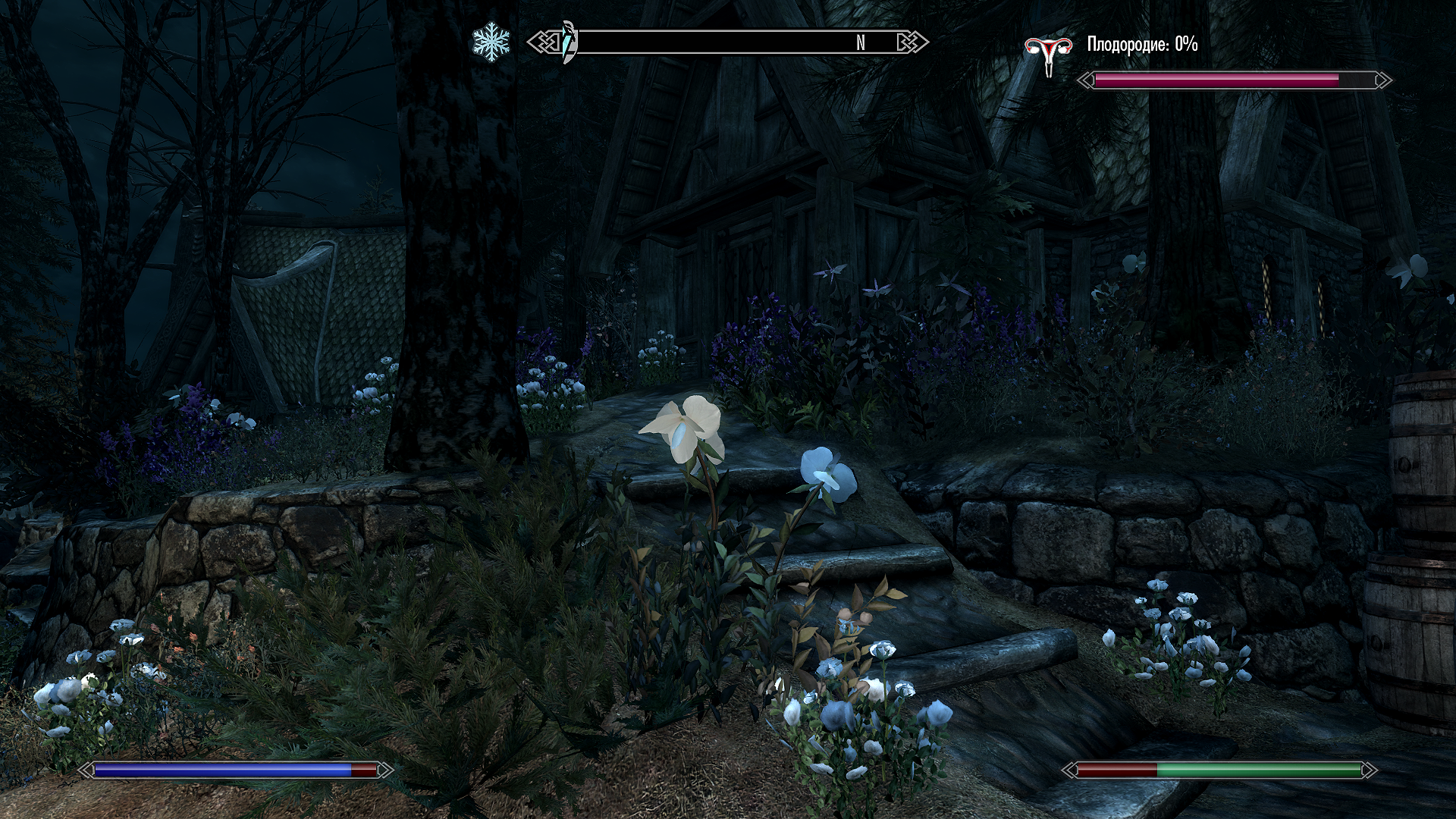Click the snowflake cold-weather icon
Viewport: 1456px width, 819px height.
coord(491,43)
